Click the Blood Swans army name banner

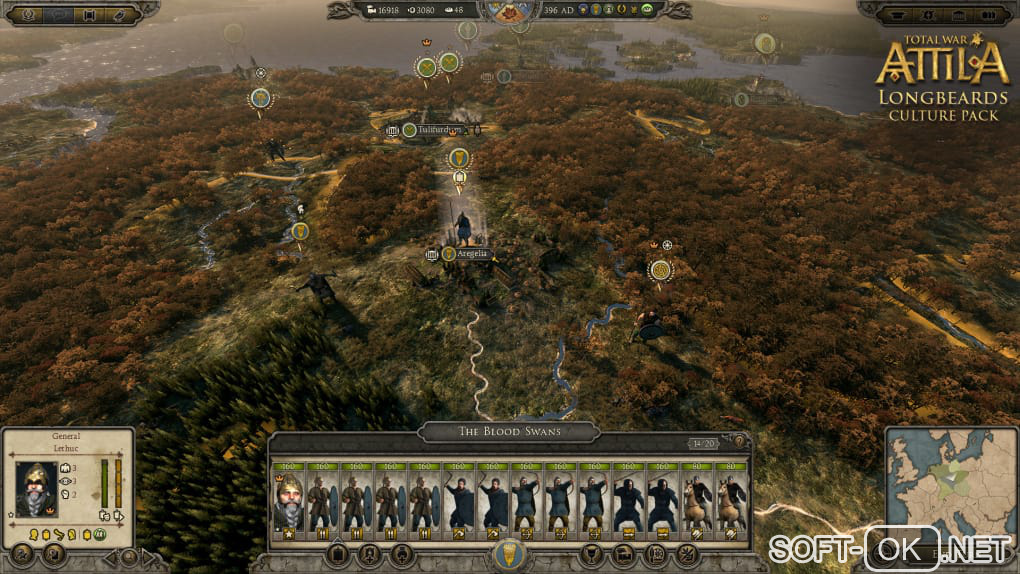tap(509, 432)
